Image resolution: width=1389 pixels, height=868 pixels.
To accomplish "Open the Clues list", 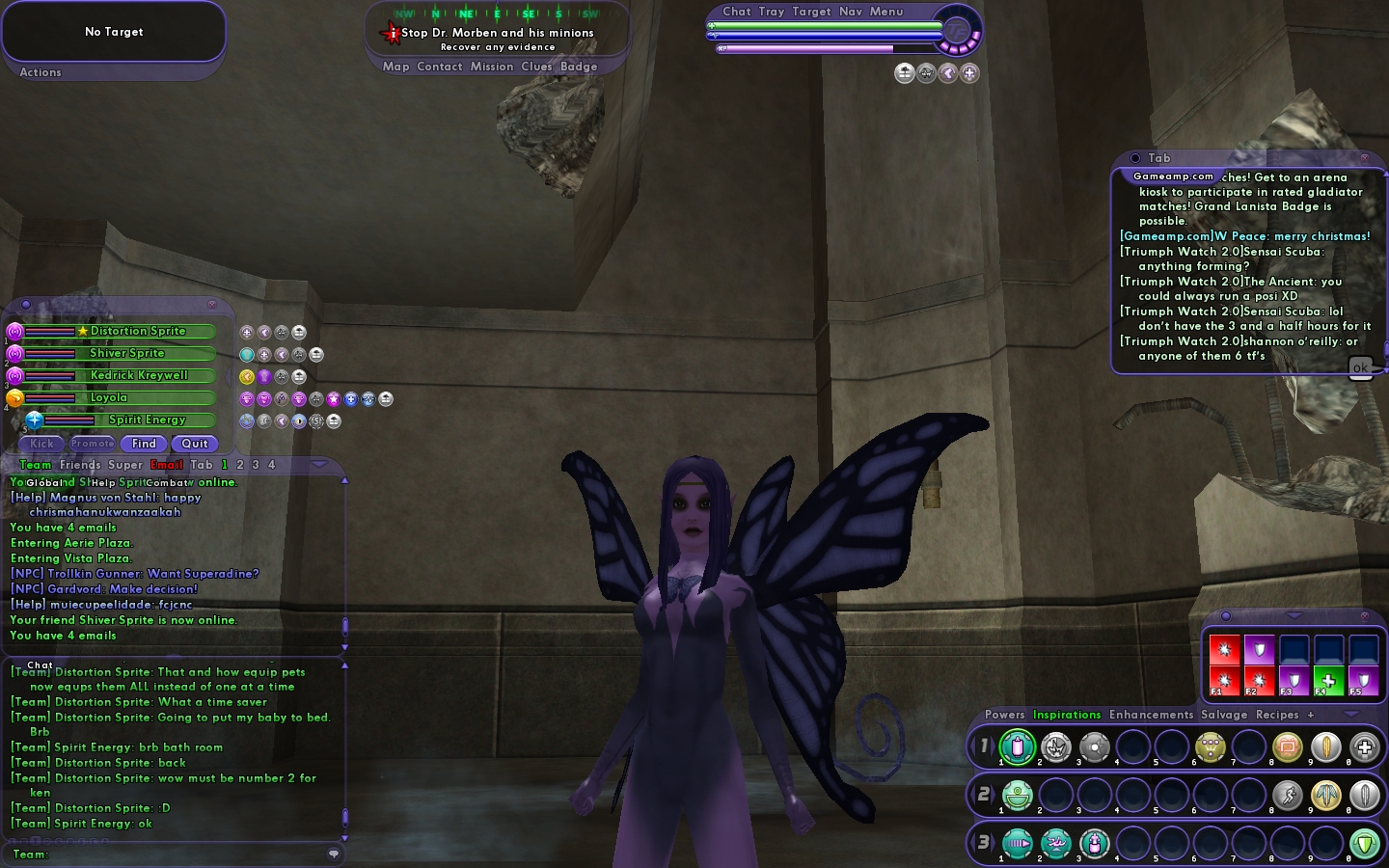I will [x=536, y=67].
